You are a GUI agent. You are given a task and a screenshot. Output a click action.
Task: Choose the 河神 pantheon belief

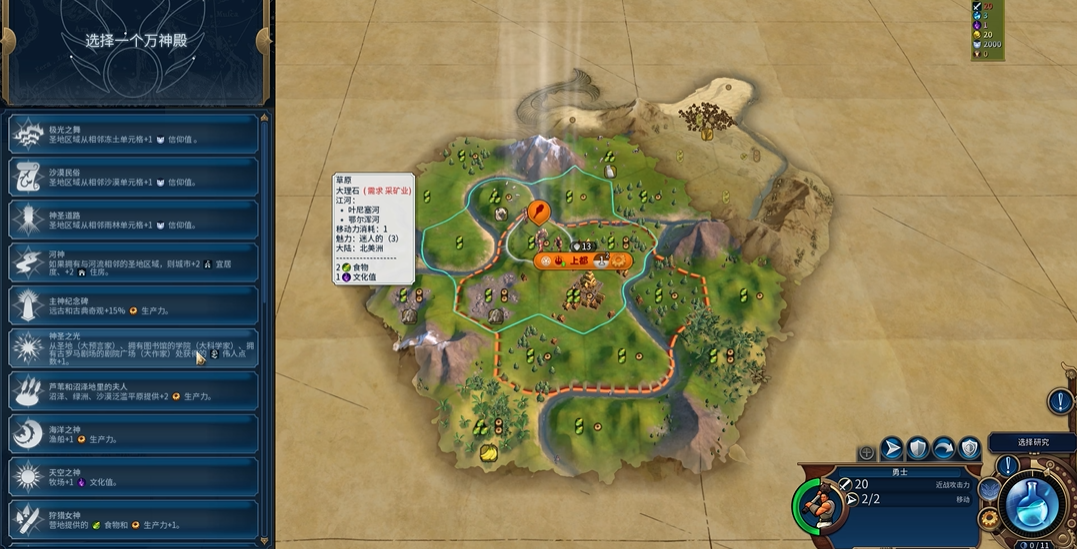pos(133,263)
